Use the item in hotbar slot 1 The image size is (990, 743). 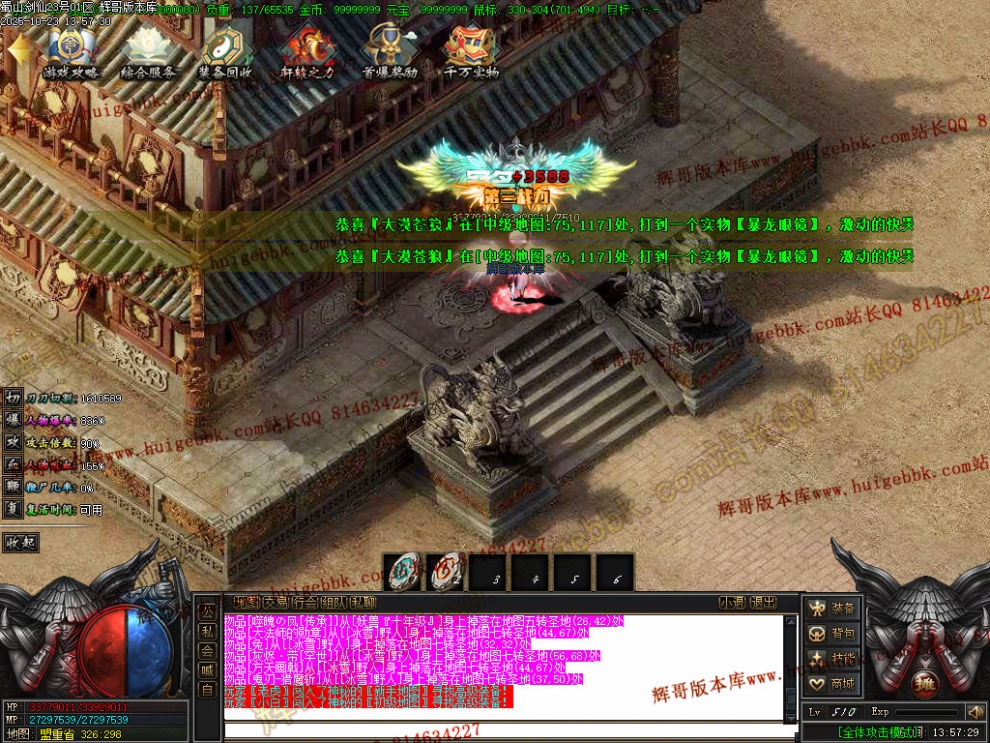pos(402,573)
